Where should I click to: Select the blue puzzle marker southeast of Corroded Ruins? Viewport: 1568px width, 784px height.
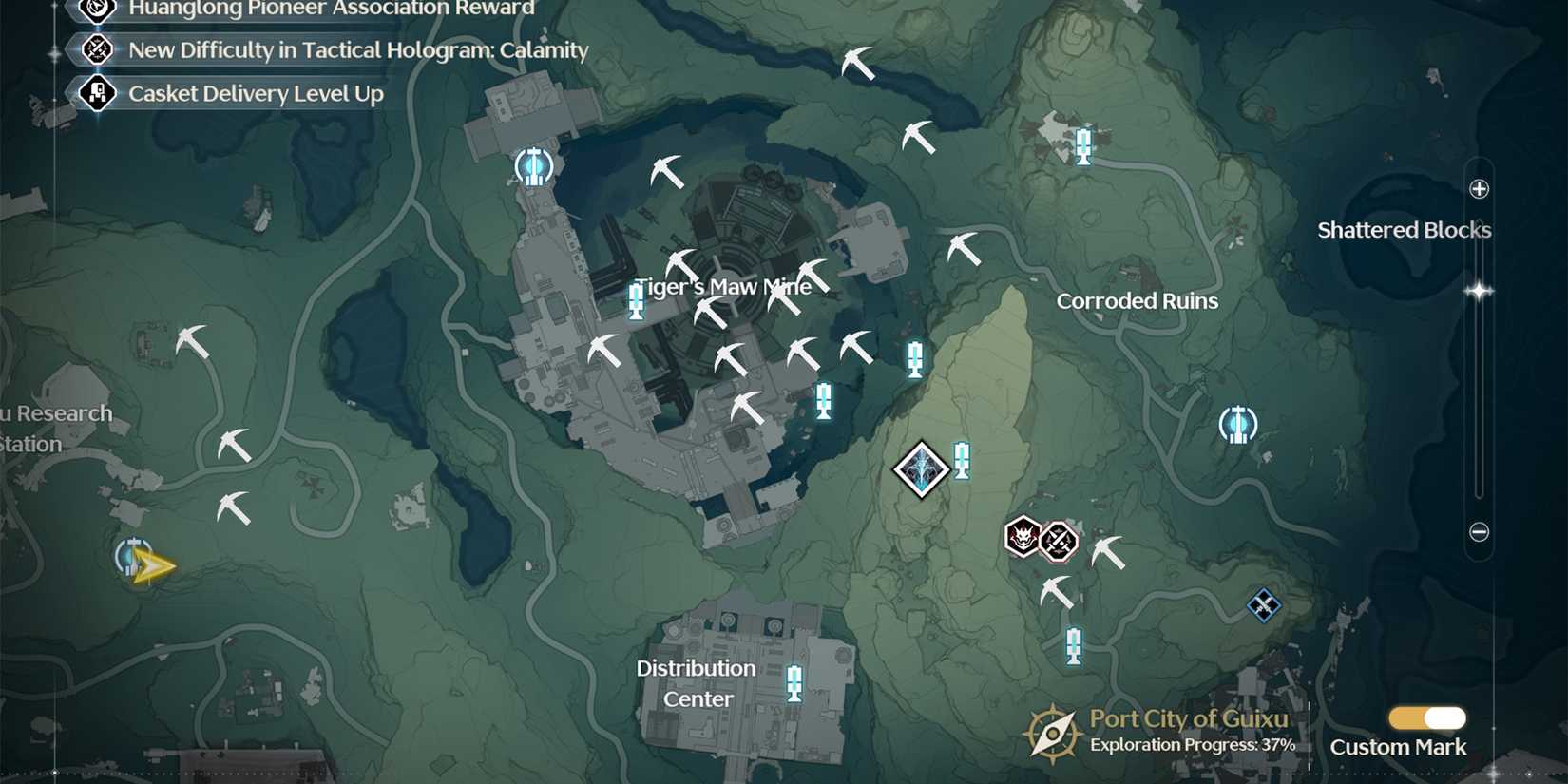(x=1264, y=604)
